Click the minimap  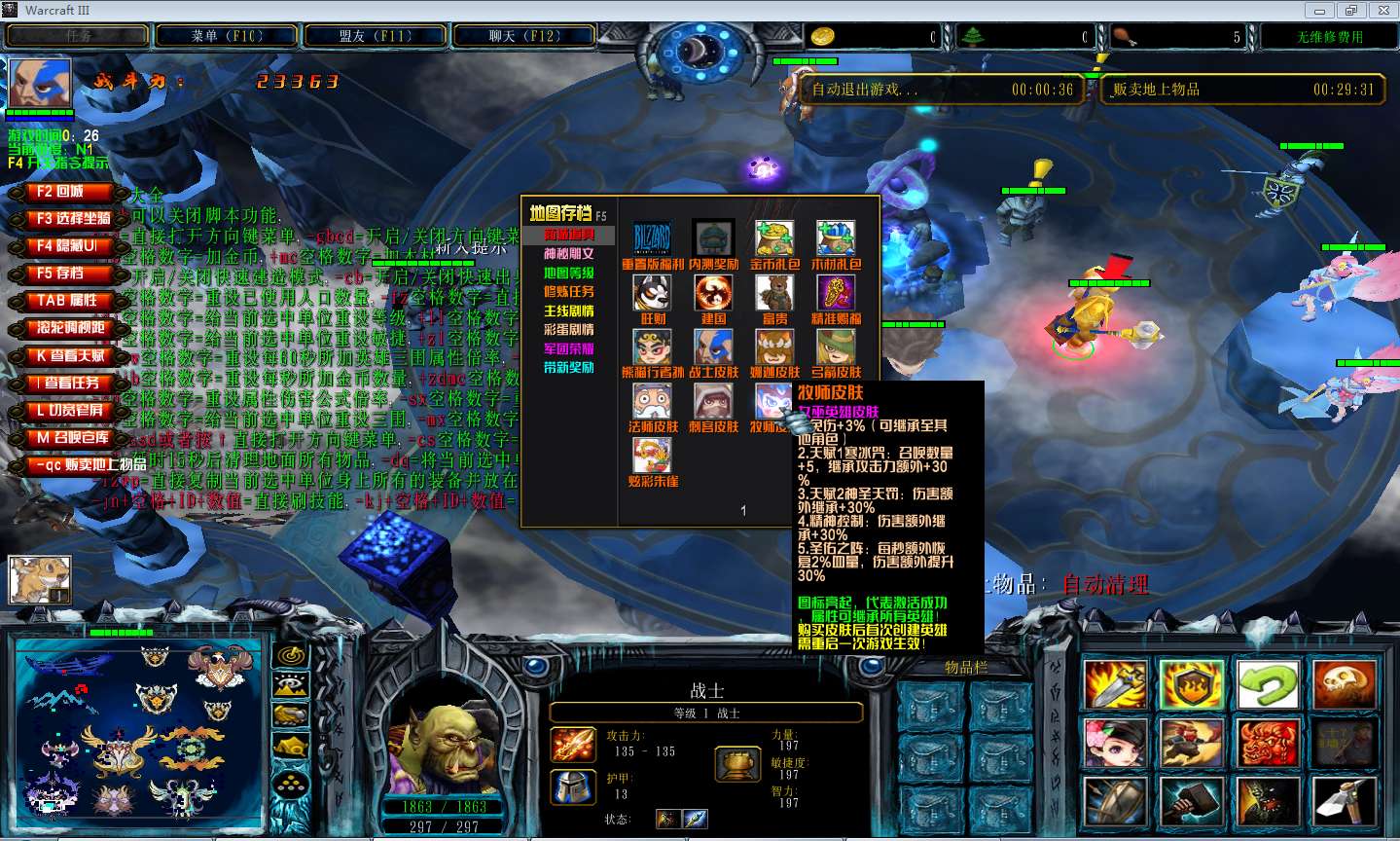pyautogui.click(x=138, y=728)
